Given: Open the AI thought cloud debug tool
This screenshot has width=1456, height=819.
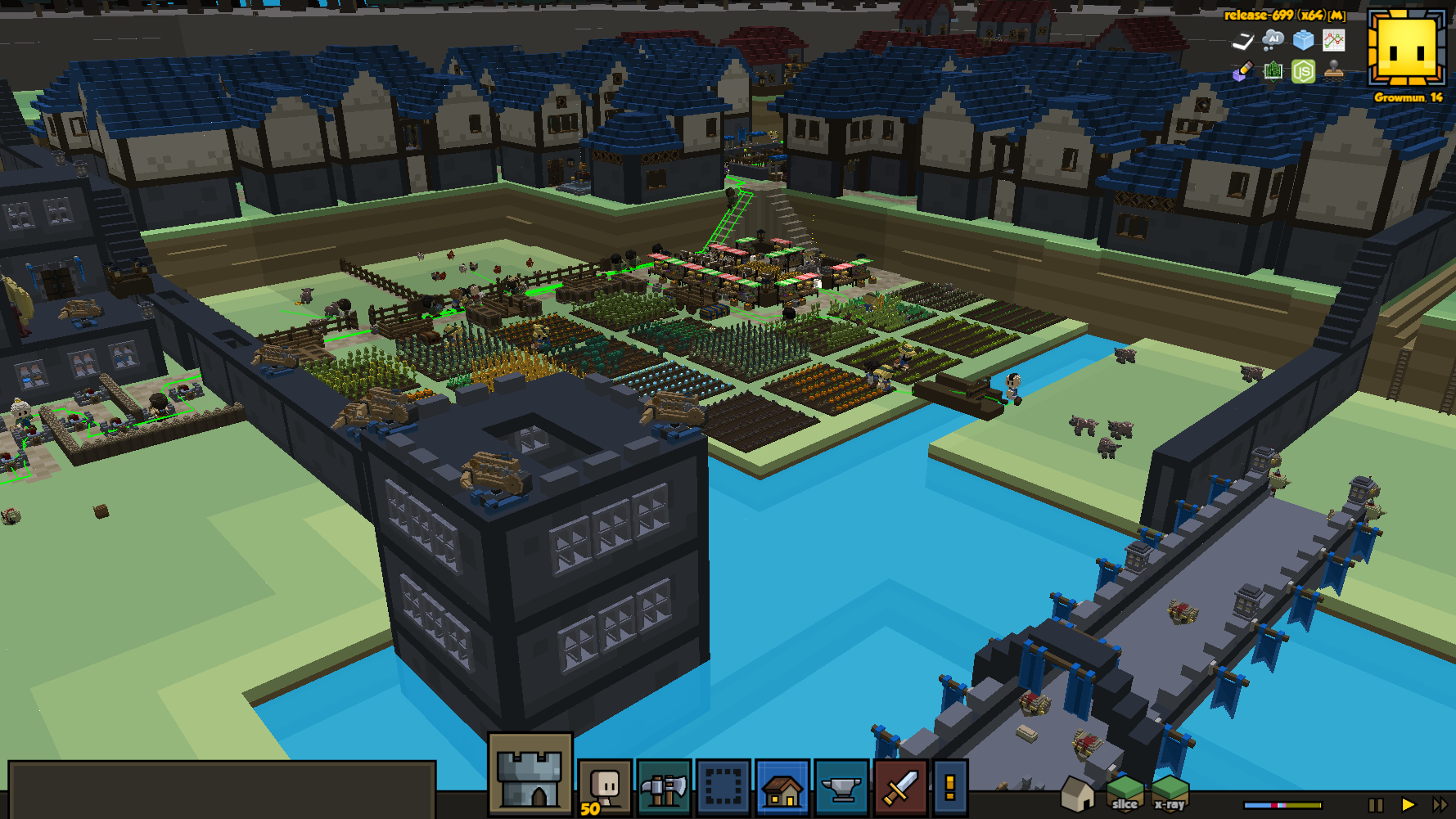Looking at the screenshot, I should point(1273,39).
